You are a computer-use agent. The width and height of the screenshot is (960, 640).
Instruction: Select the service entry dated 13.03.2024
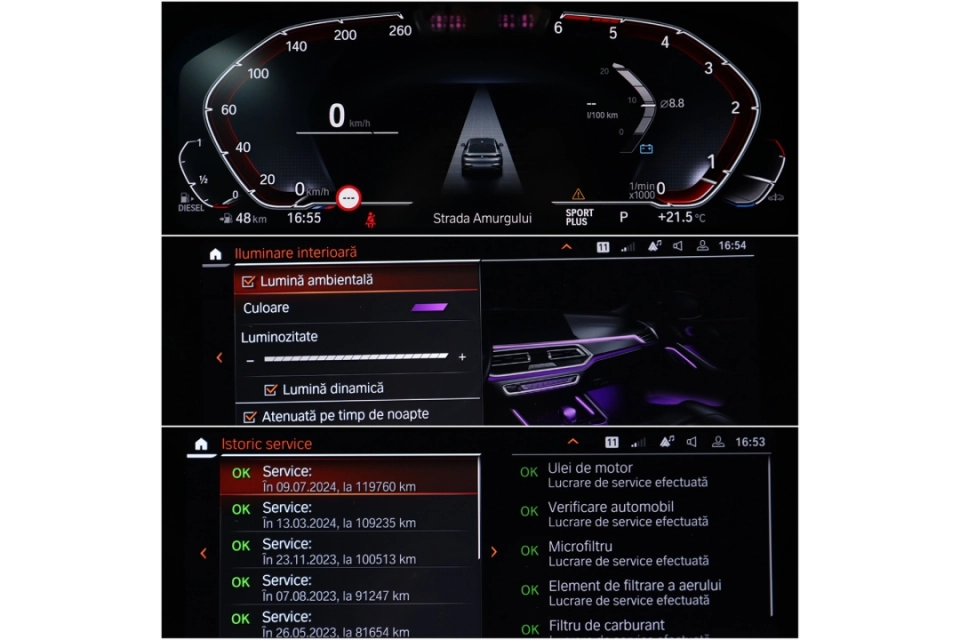[x=348, y=514]
